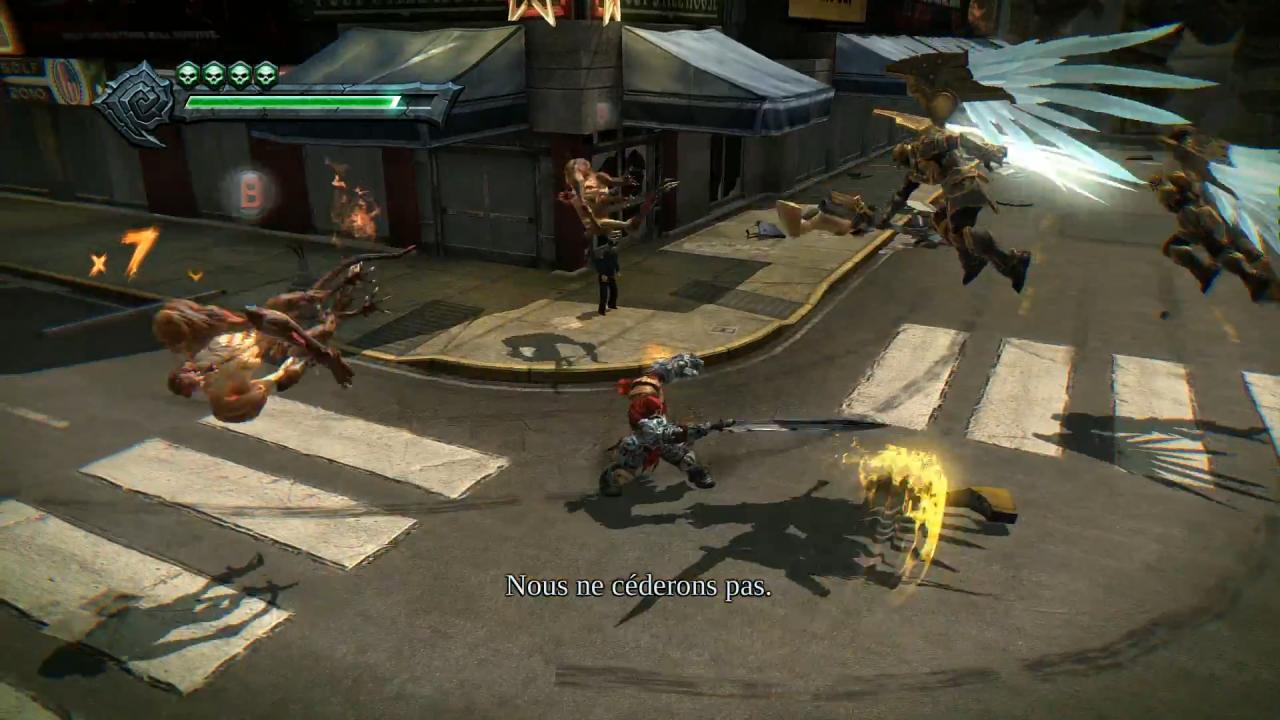Click the leftmost skull meter orb
Image resolution: width=1280 pixels, height=720 pixels.
187,73
